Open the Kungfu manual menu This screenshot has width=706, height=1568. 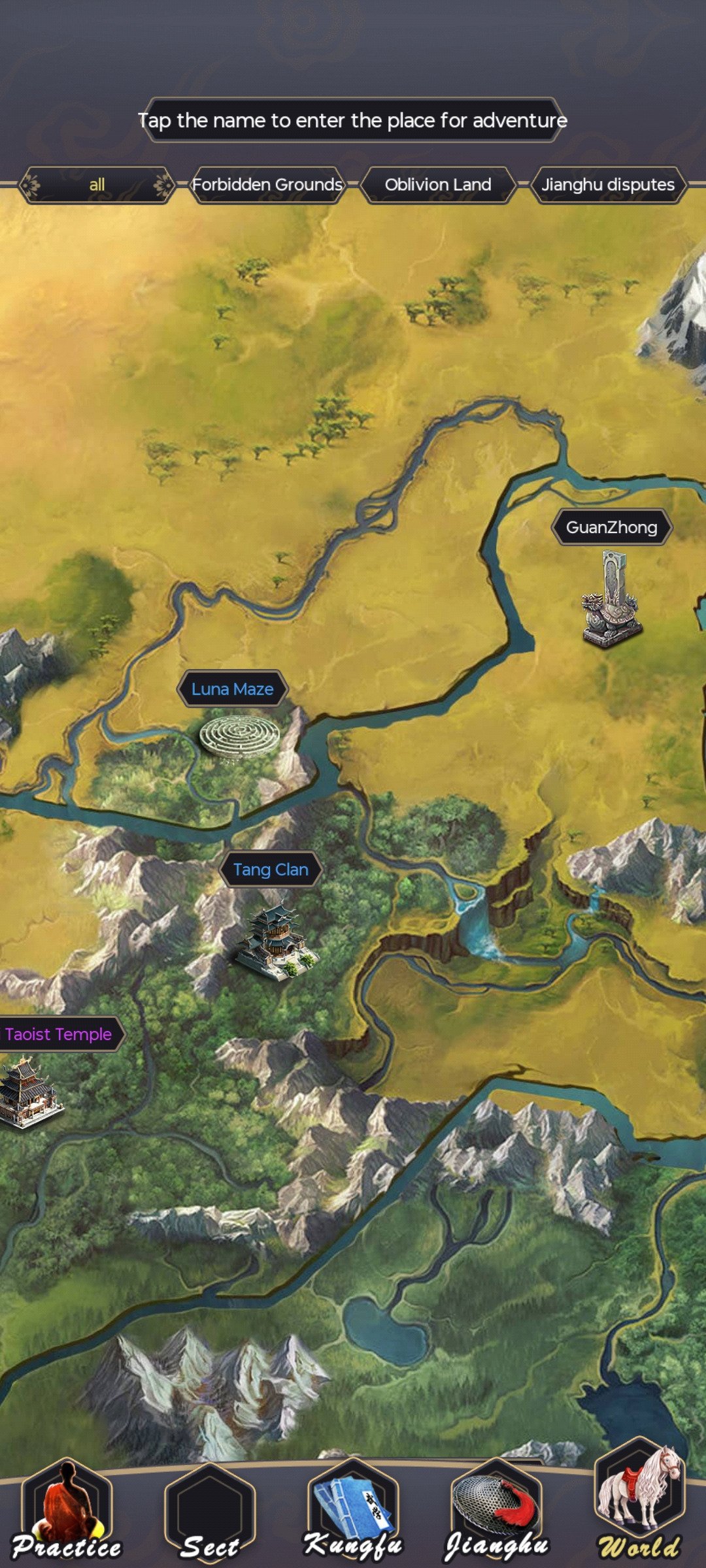[353, 1512]
